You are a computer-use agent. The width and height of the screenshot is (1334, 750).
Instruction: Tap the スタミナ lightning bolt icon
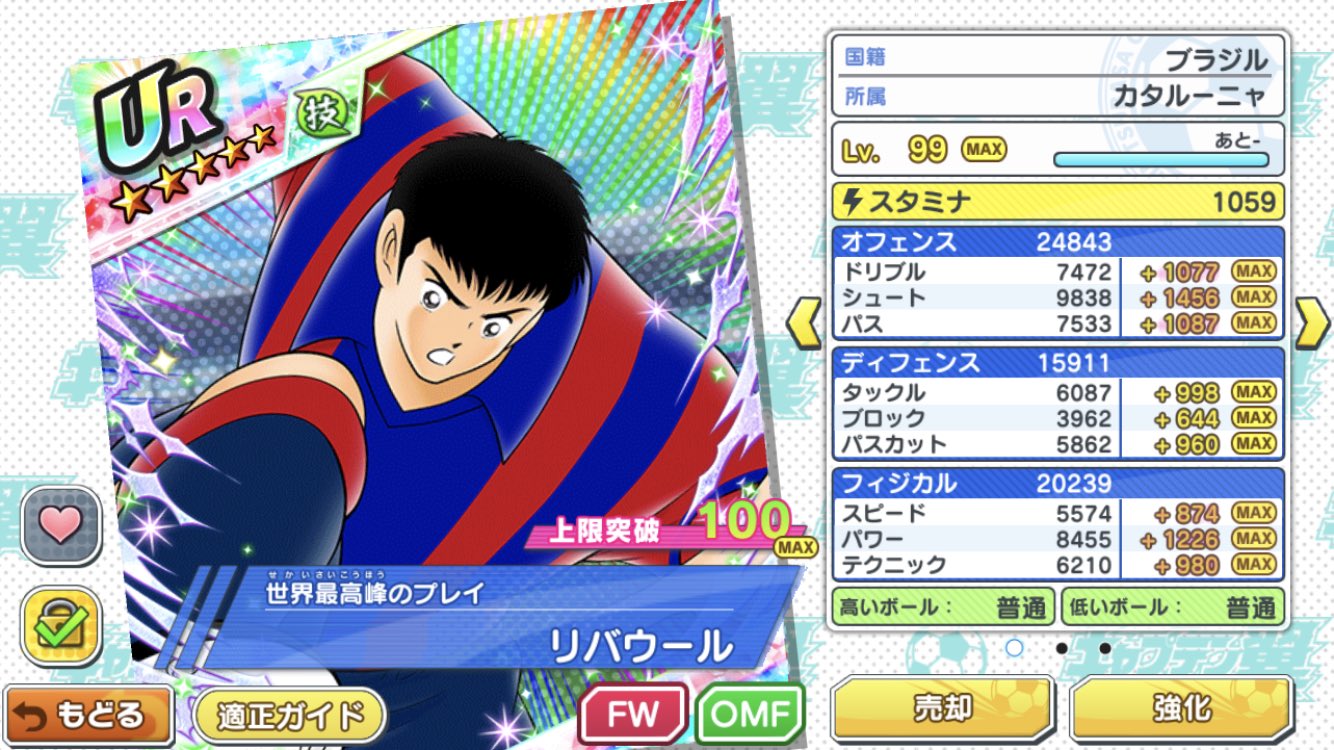click(x=851, y=203)
